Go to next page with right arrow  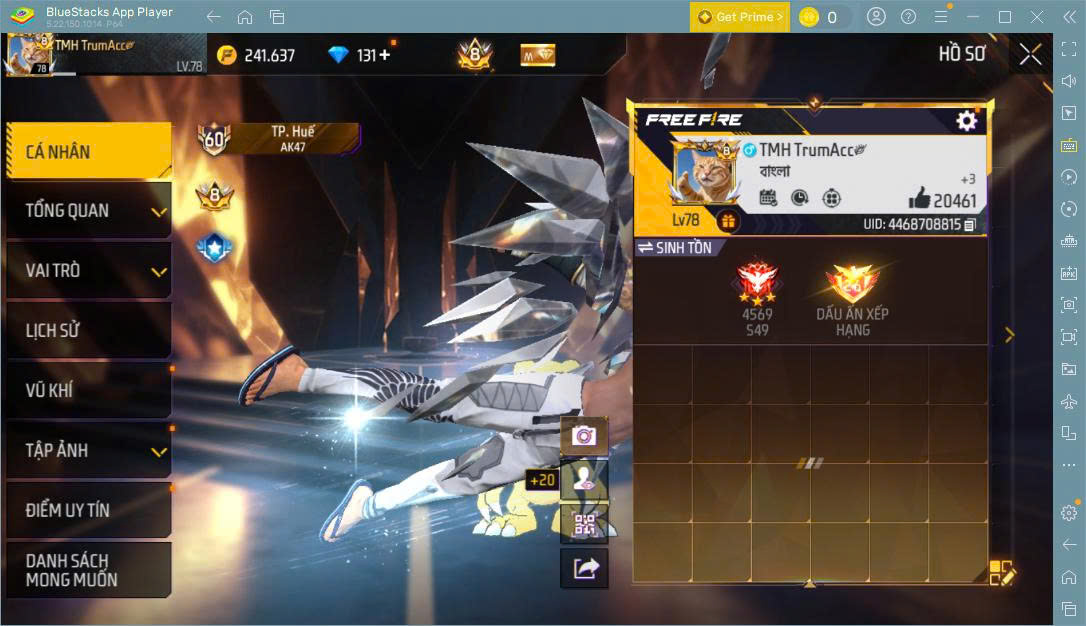click(x=1009, y=335)
